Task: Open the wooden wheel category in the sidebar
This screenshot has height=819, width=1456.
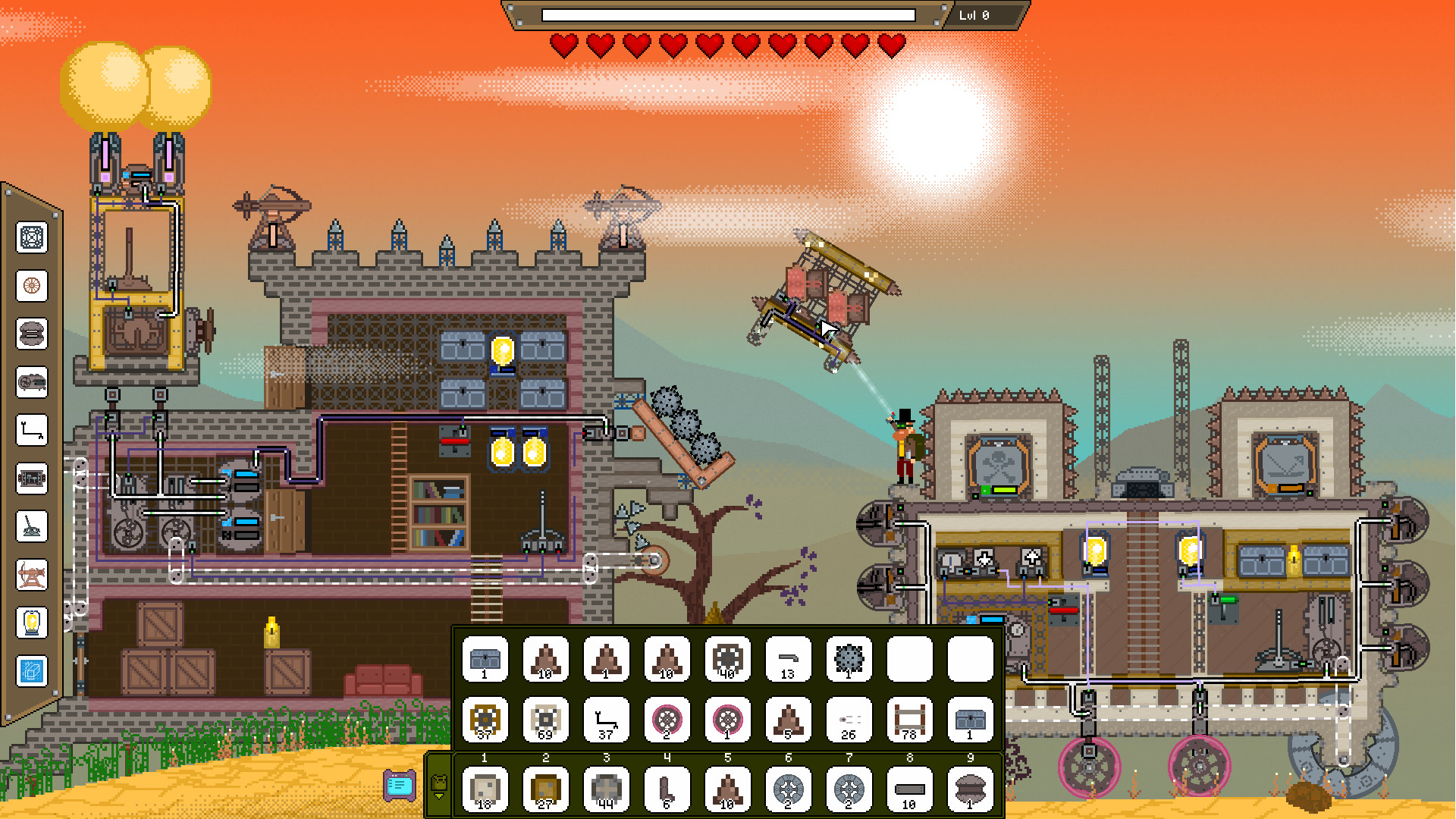Action: (x=32, y=286)
